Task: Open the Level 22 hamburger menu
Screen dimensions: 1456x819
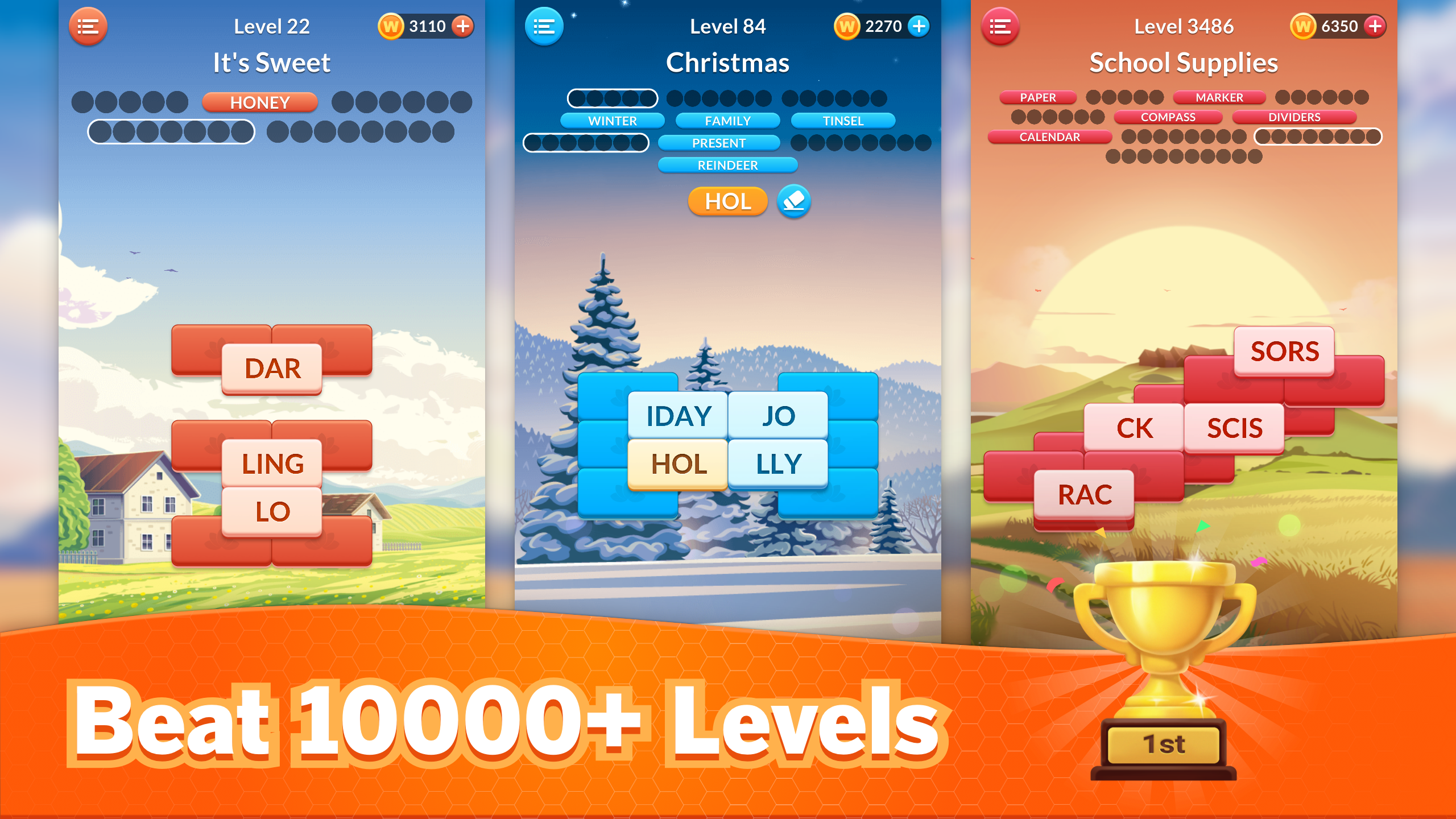Action: point(88,26)
